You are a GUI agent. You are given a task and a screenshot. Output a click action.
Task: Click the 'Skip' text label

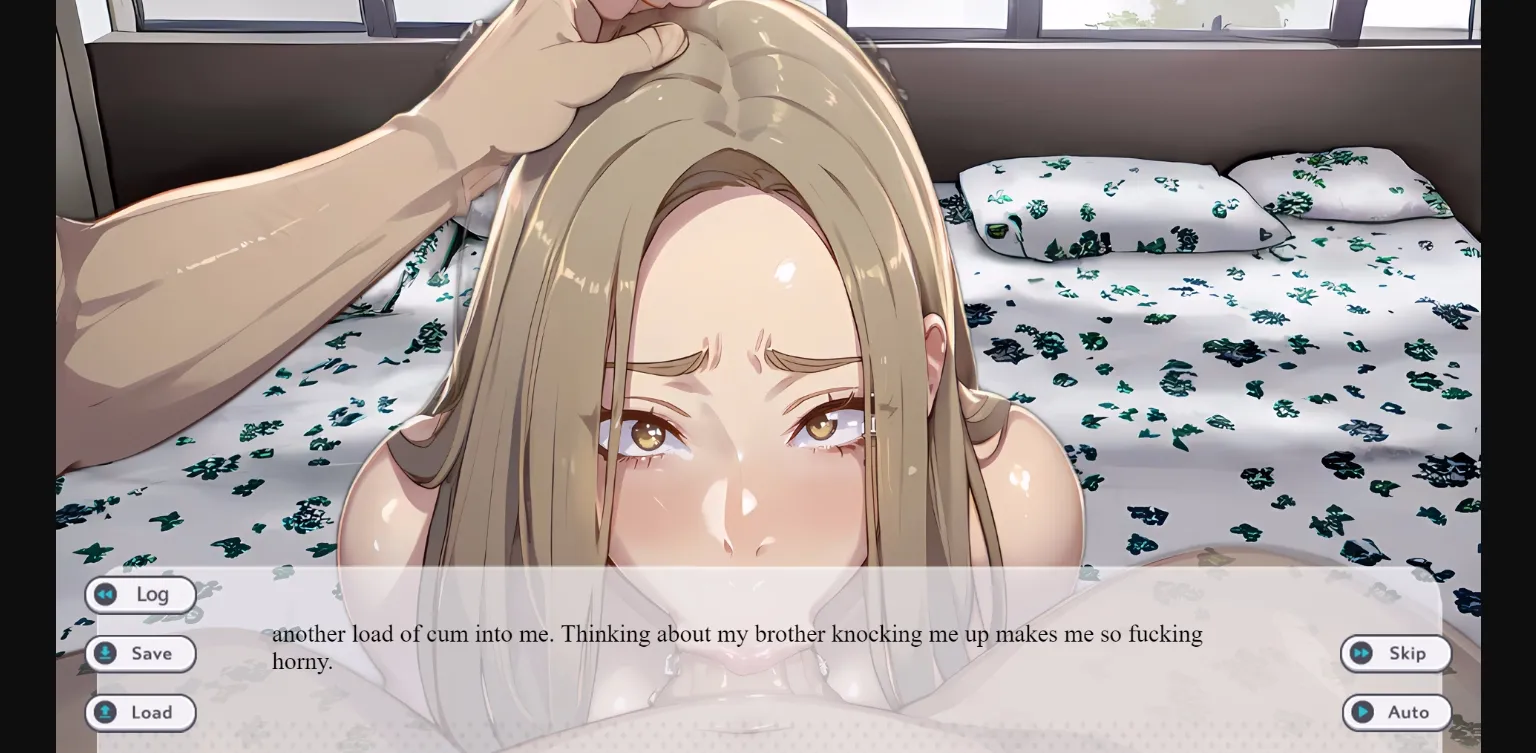(1408, 653)
